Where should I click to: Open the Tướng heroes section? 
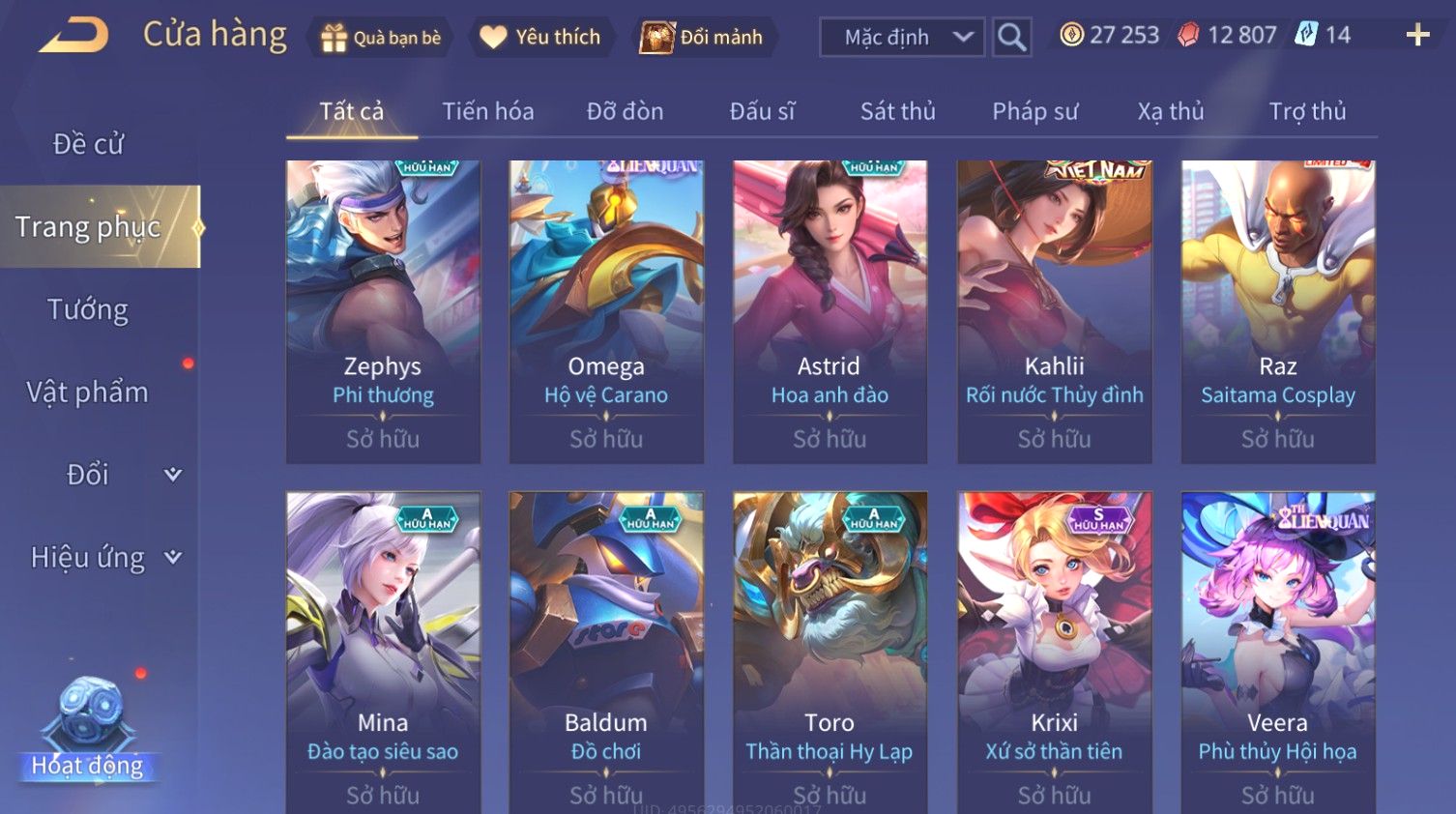(x=88, y=309)
